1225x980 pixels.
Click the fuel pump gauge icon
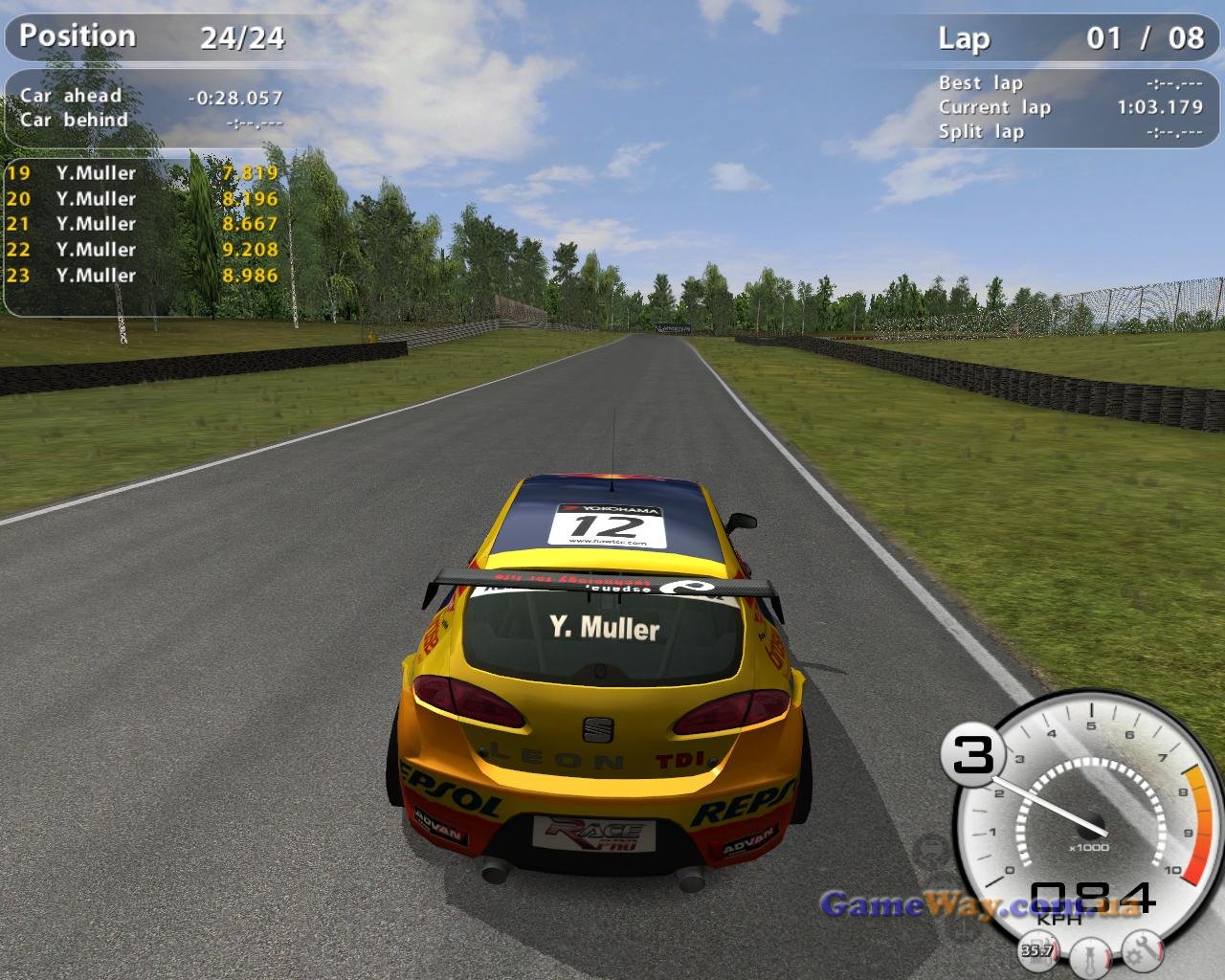point(1036,950)
